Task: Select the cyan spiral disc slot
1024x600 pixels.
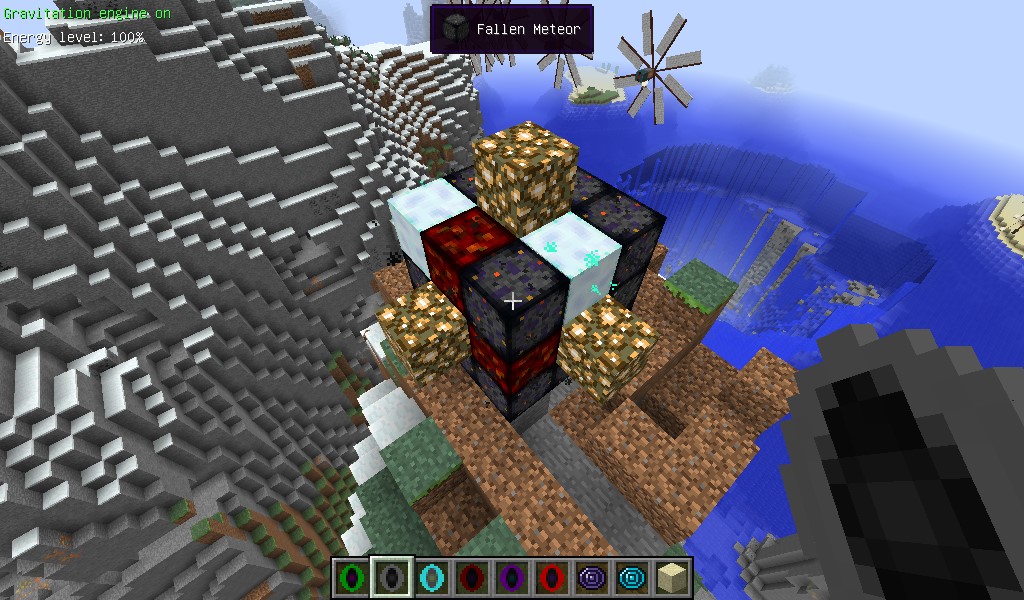Action: (631, 577)
